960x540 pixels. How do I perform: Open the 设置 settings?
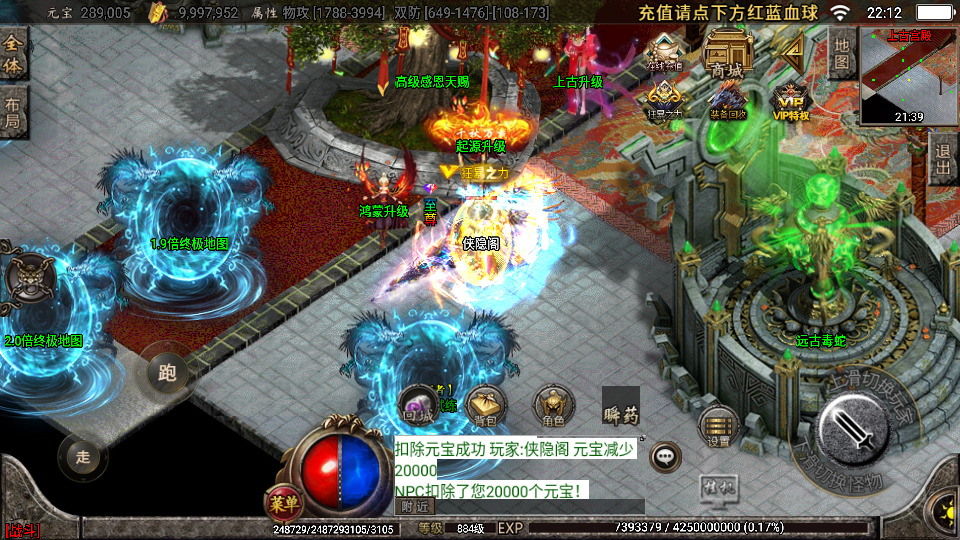point(718,426)
